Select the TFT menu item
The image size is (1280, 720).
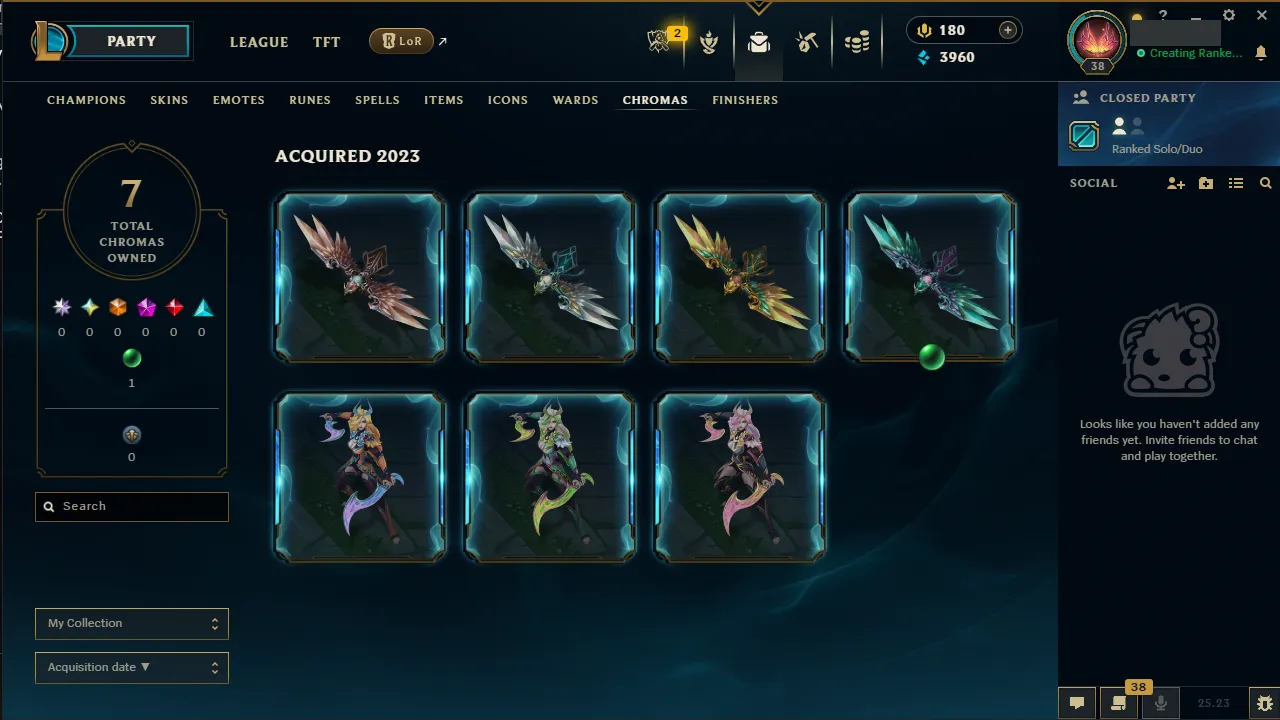(326, 42)
